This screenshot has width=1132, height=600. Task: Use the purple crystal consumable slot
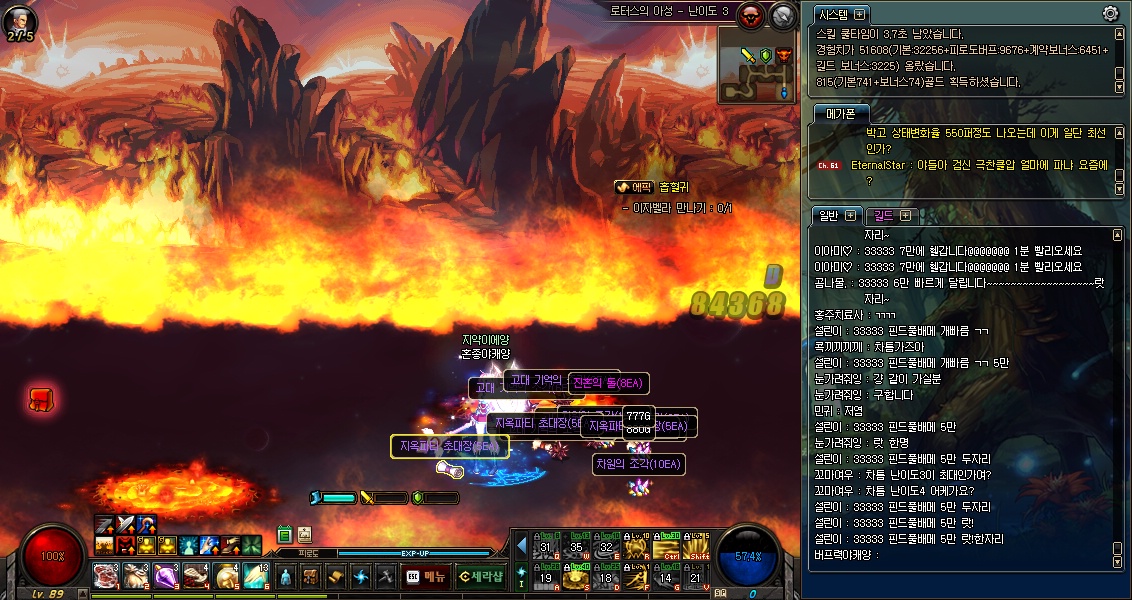point(165,576)
